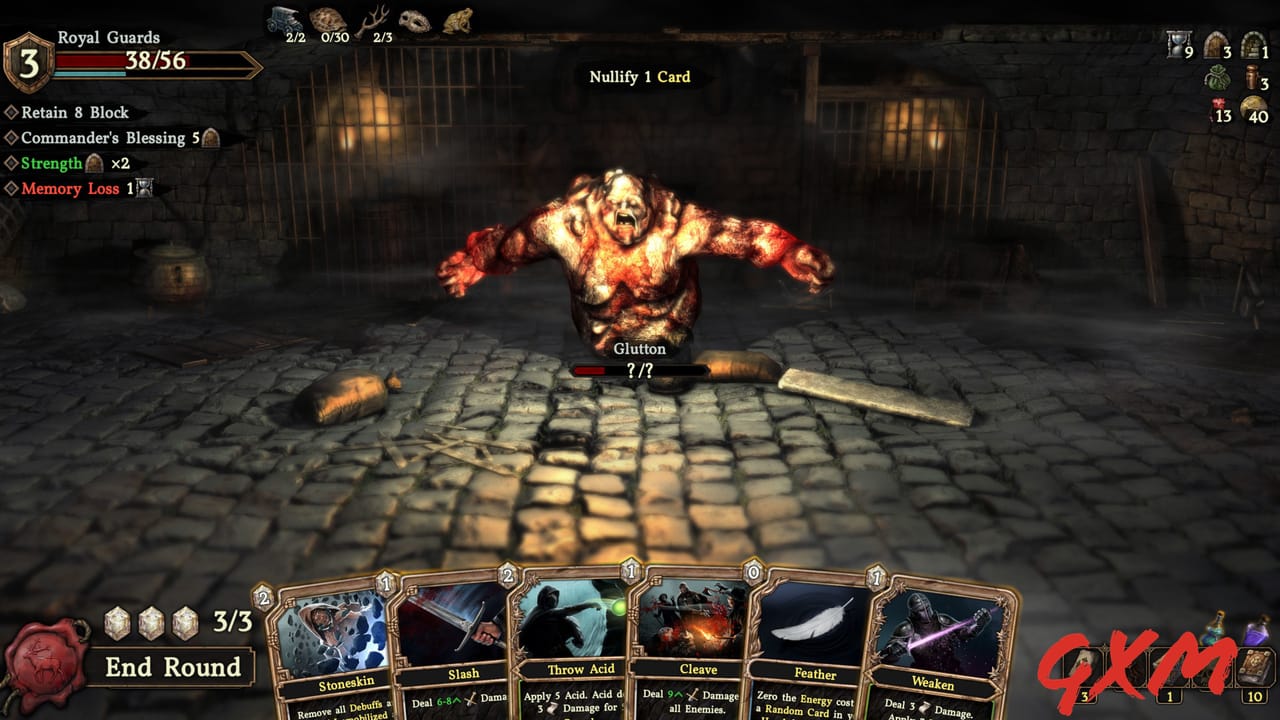Click the turtle shell icon showing 0/30
The image size is (1280, 720).
pyautogui.click(x=327, y=17)
